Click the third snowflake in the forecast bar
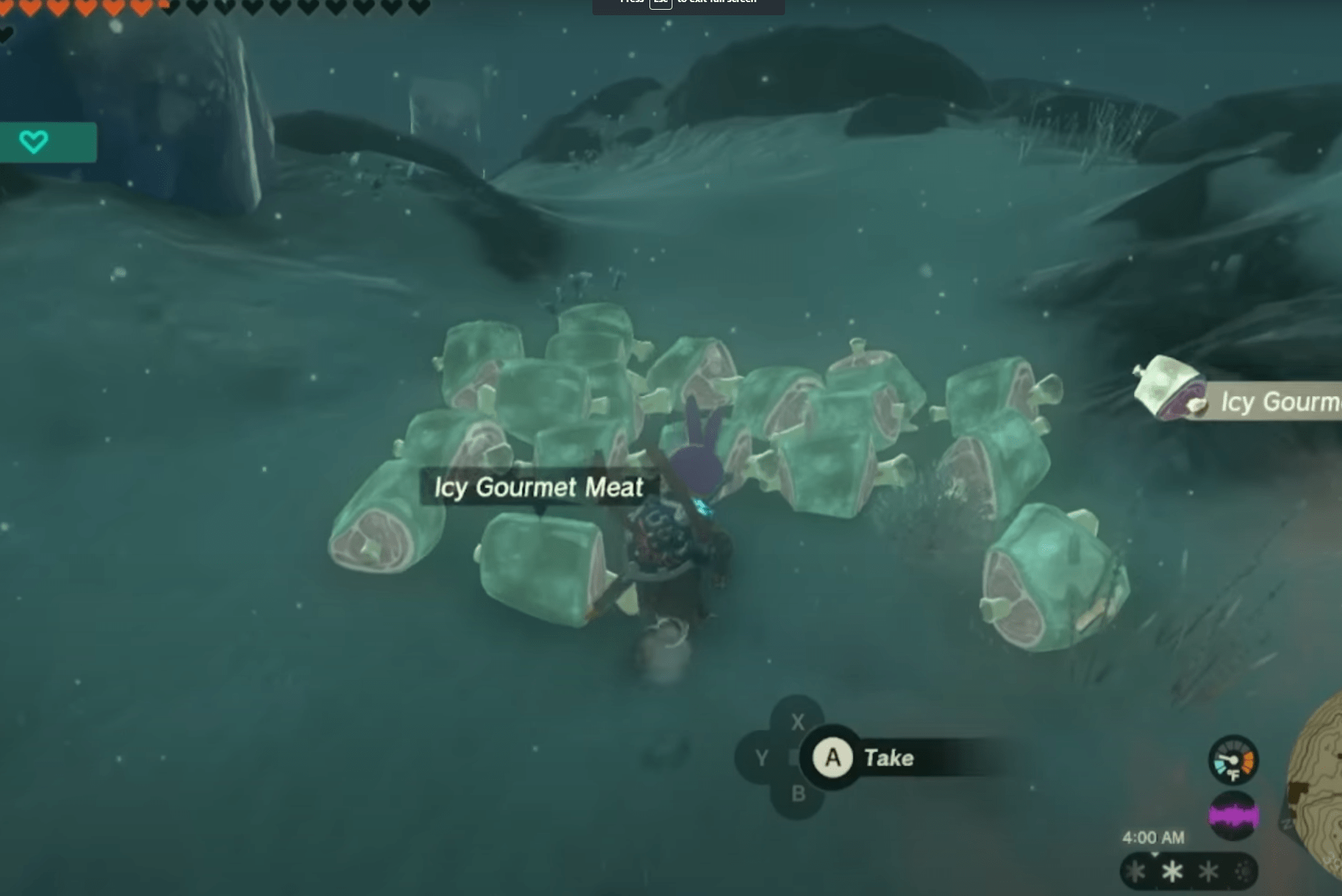This screenshot has width=1342, height=896. [x=1208, y=872]
